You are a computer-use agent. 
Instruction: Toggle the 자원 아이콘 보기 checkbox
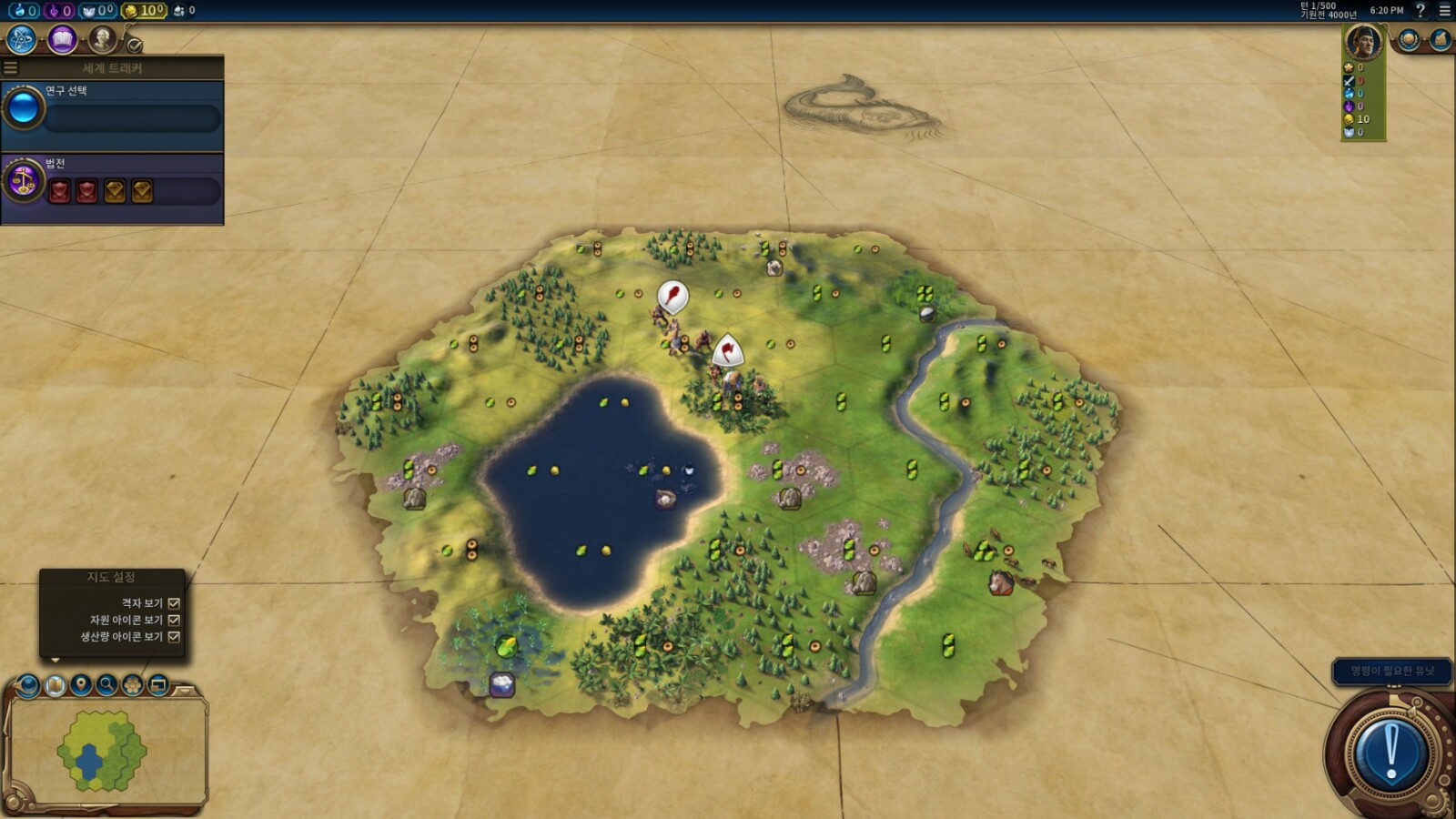(174, 620)
